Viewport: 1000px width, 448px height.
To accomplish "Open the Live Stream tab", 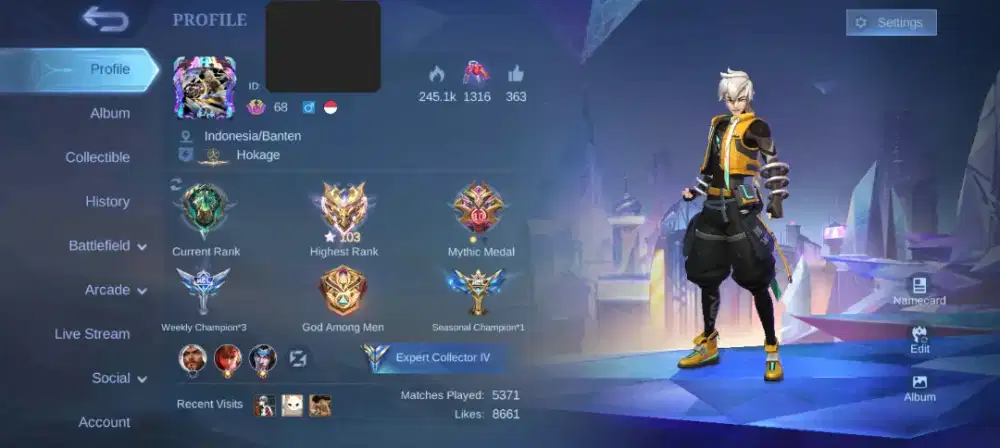I will click(x=92, y=334).
